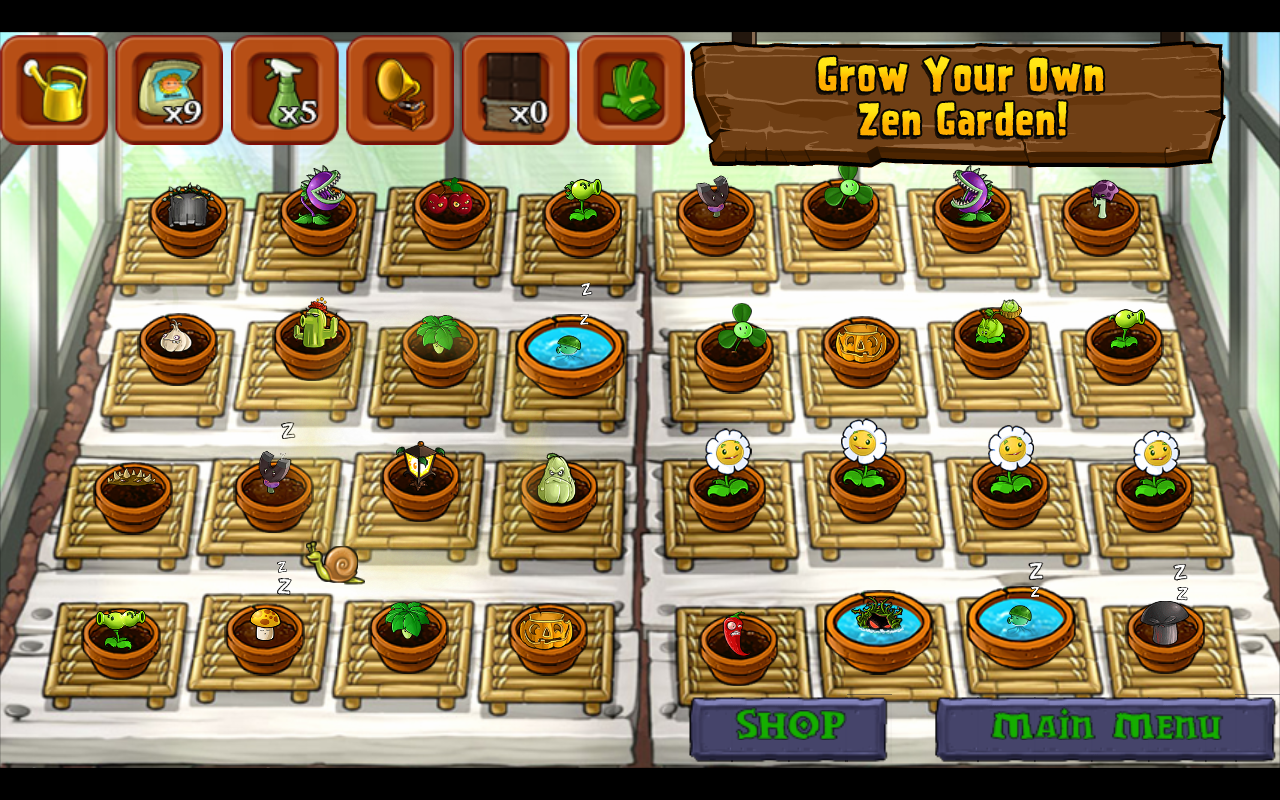The image size is (1280, 800).
Task: Equip the green gardening glove
Action: click(631, 90)
